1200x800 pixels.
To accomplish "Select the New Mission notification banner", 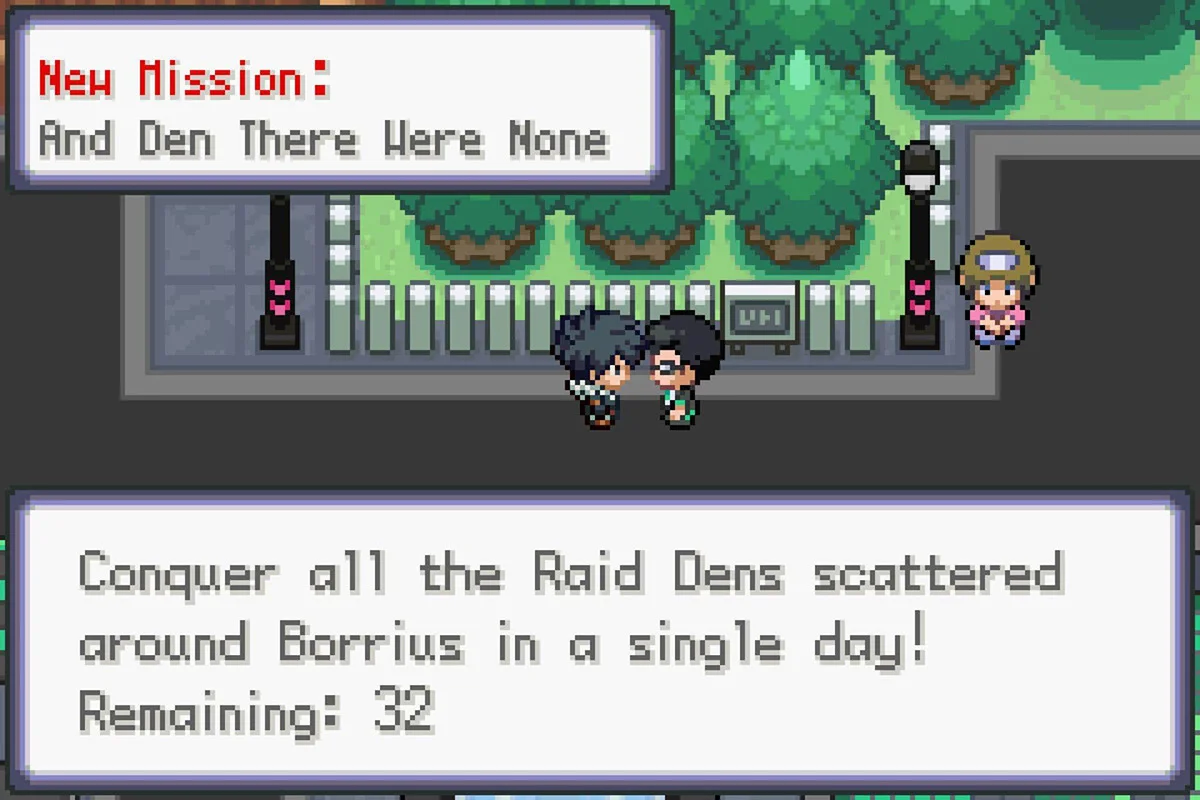I will tap(340, 102).
